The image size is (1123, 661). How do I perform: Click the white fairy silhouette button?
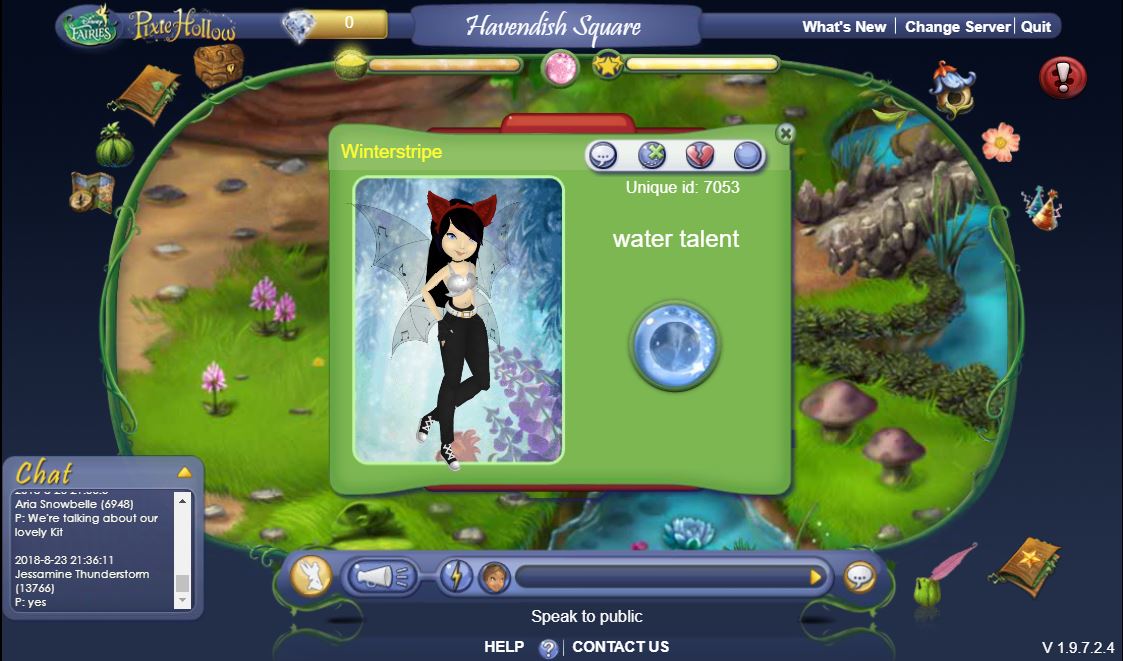pyautogui.click(x=311, y=577)
